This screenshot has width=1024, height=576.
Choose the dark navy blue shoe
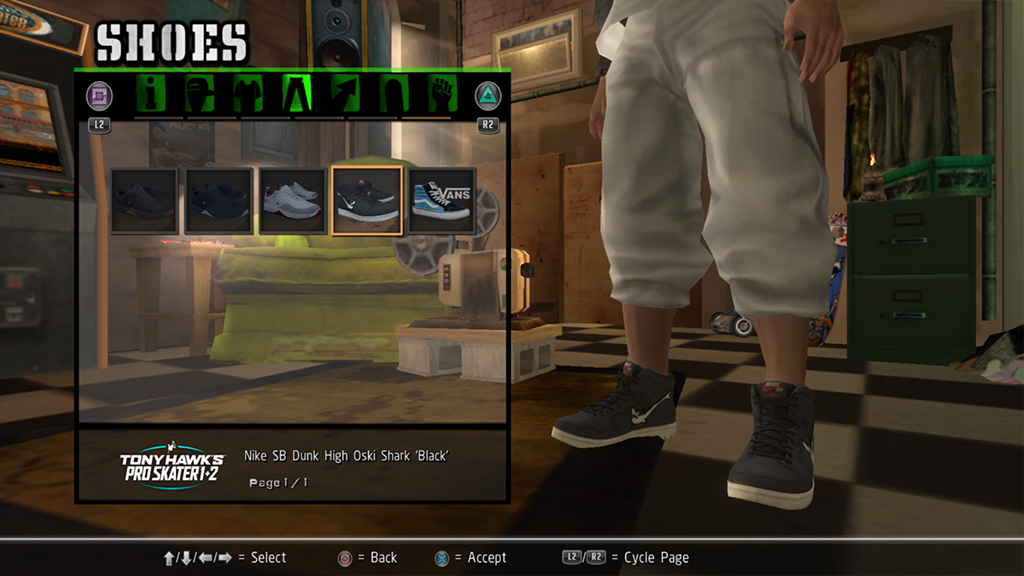tap(218, 200)
